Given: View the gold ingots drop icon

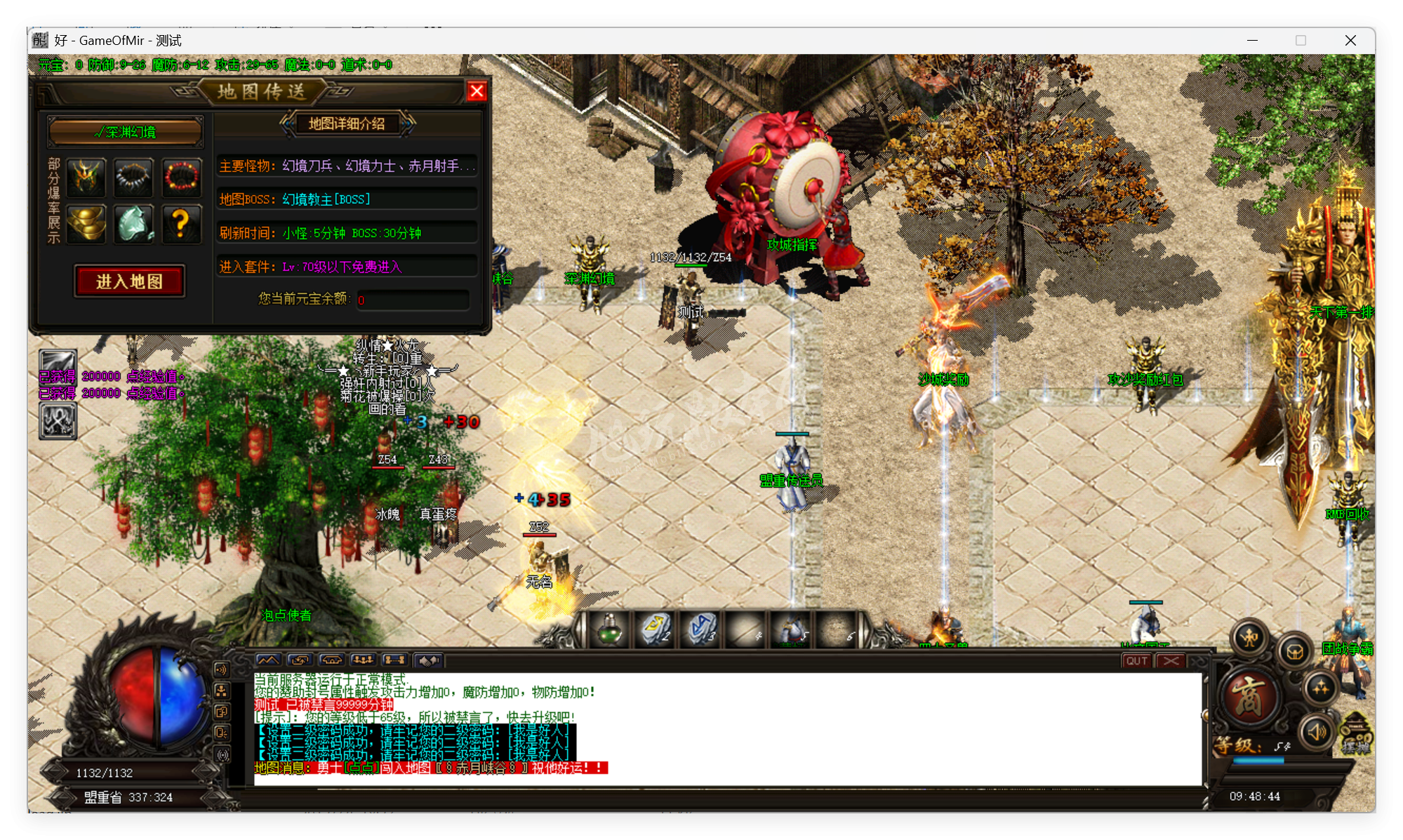Looking at the screenshot, I should [87, 224].
